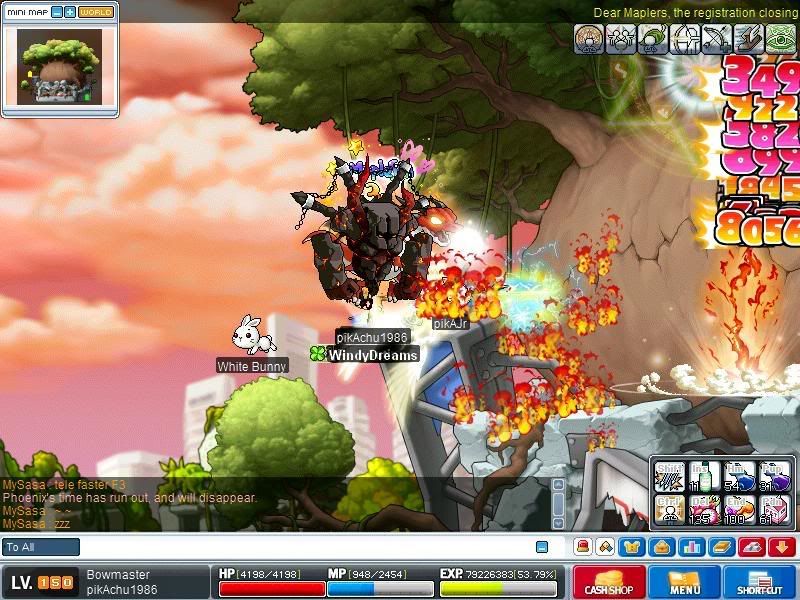Open the bar chart stats button
Viewport: 800px width, 600px height.
click(x=692, y=547)
